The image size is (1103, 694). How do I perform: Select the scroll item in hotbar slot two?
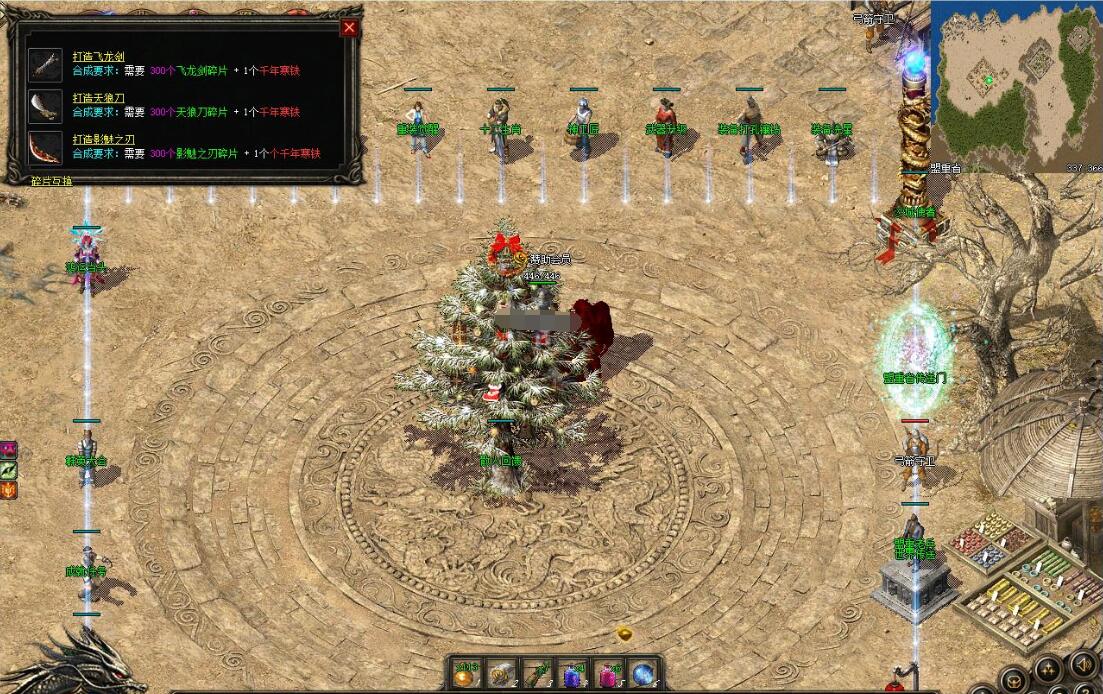[x=501, y=674]
